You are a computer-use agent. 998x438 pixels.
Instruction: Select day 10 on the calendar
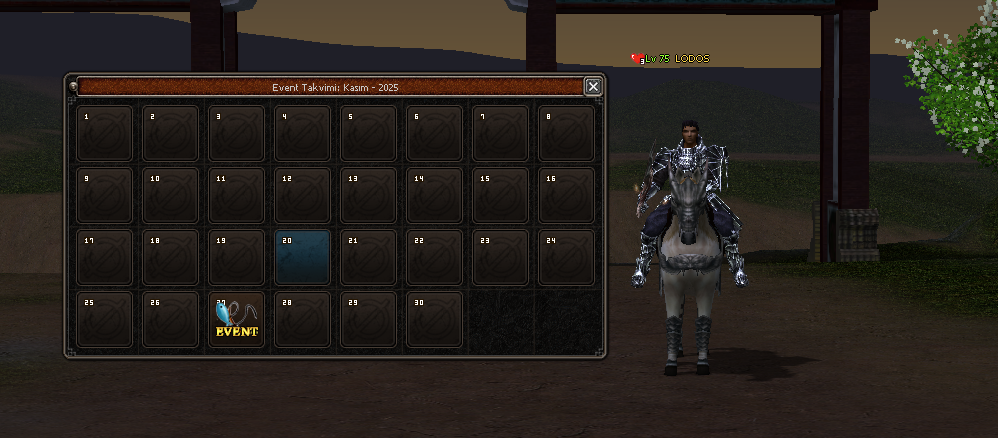171,195
